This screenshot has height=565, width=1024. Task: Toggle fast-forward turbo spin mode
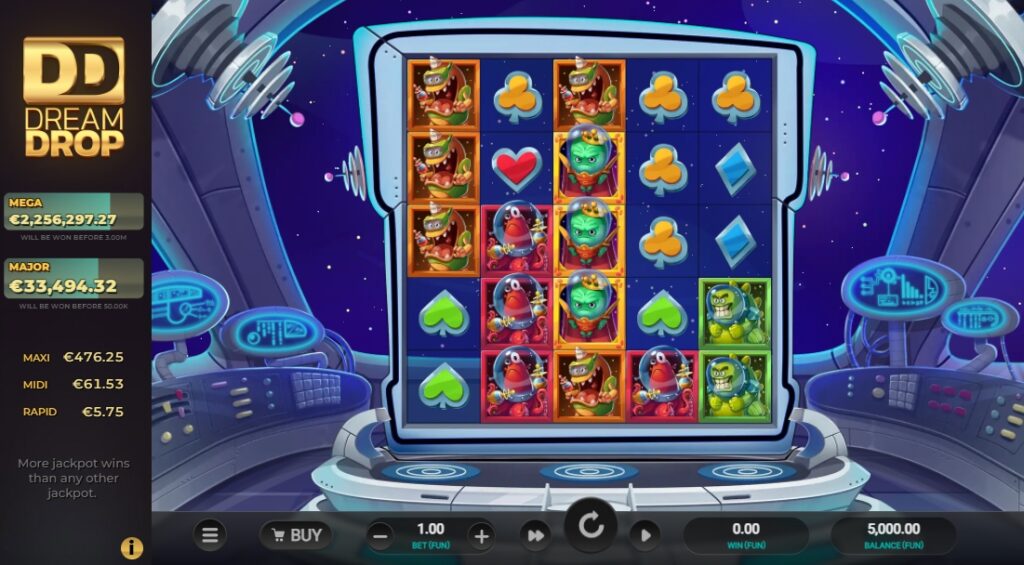[x=536, y=536]
